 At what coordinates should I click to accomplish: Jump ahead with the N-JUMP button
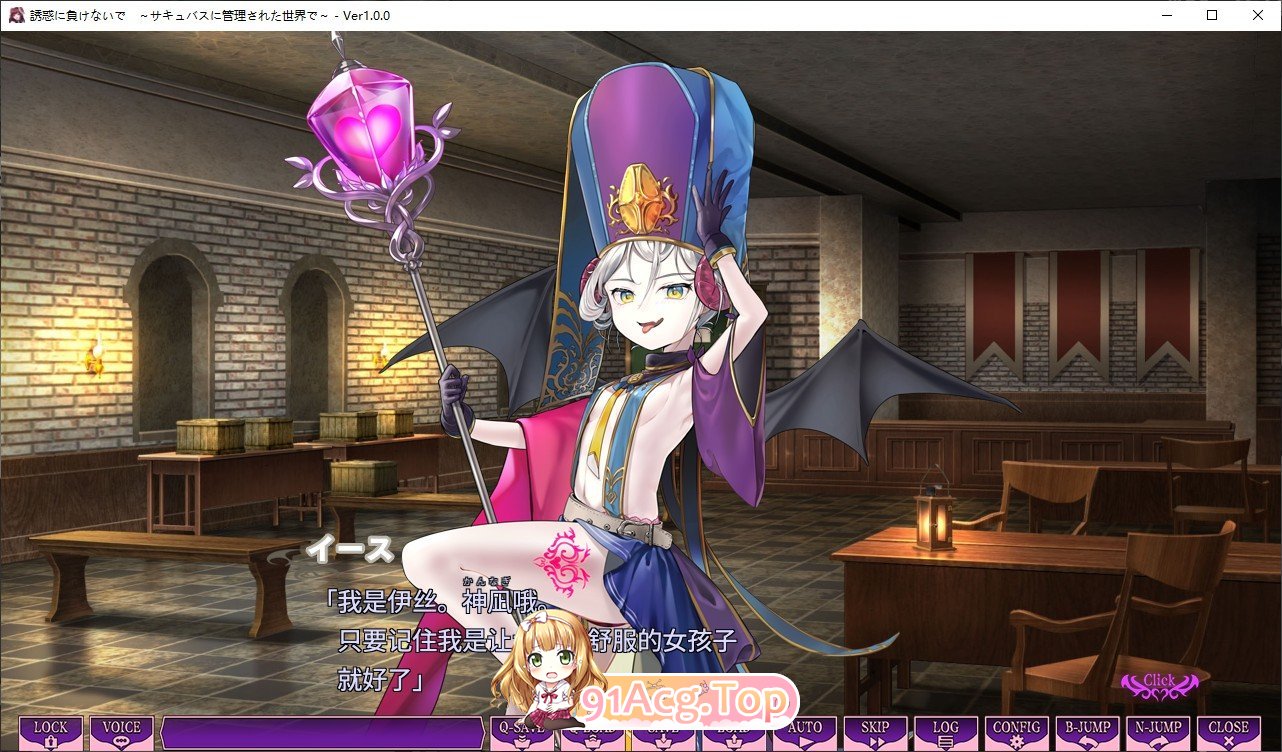1158,733
